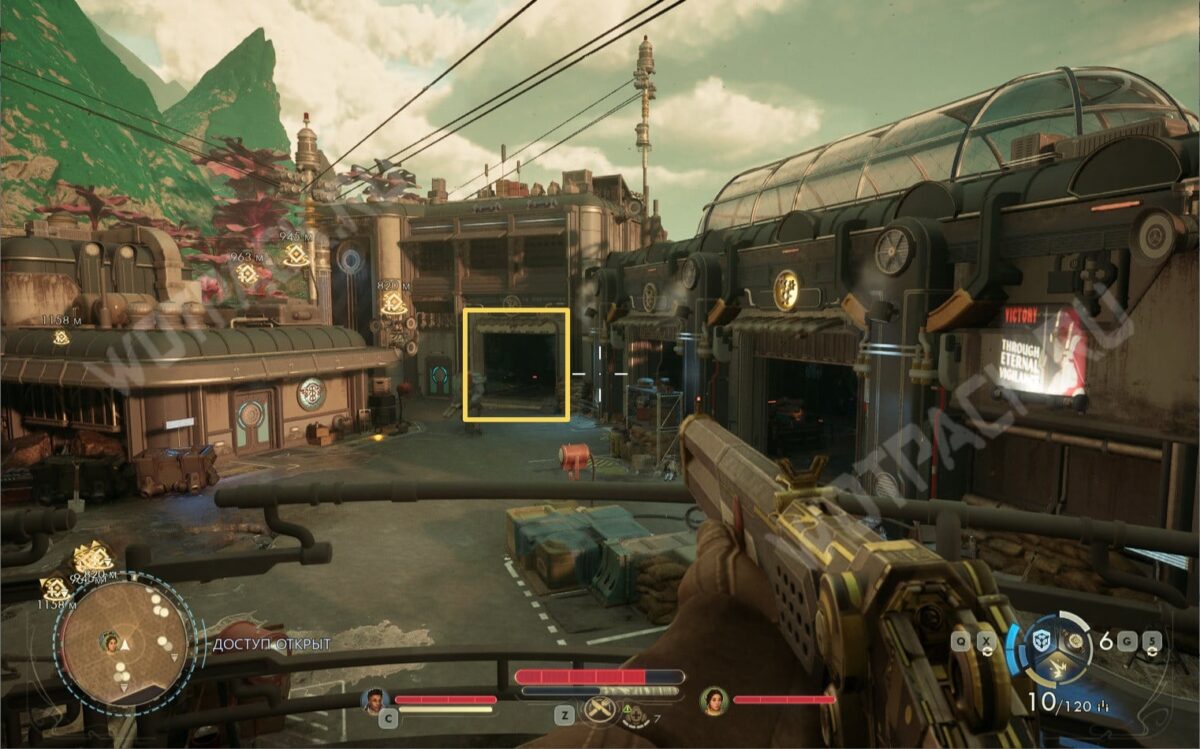
Task: Click the circular minimap
Action: tap(124, 642)
